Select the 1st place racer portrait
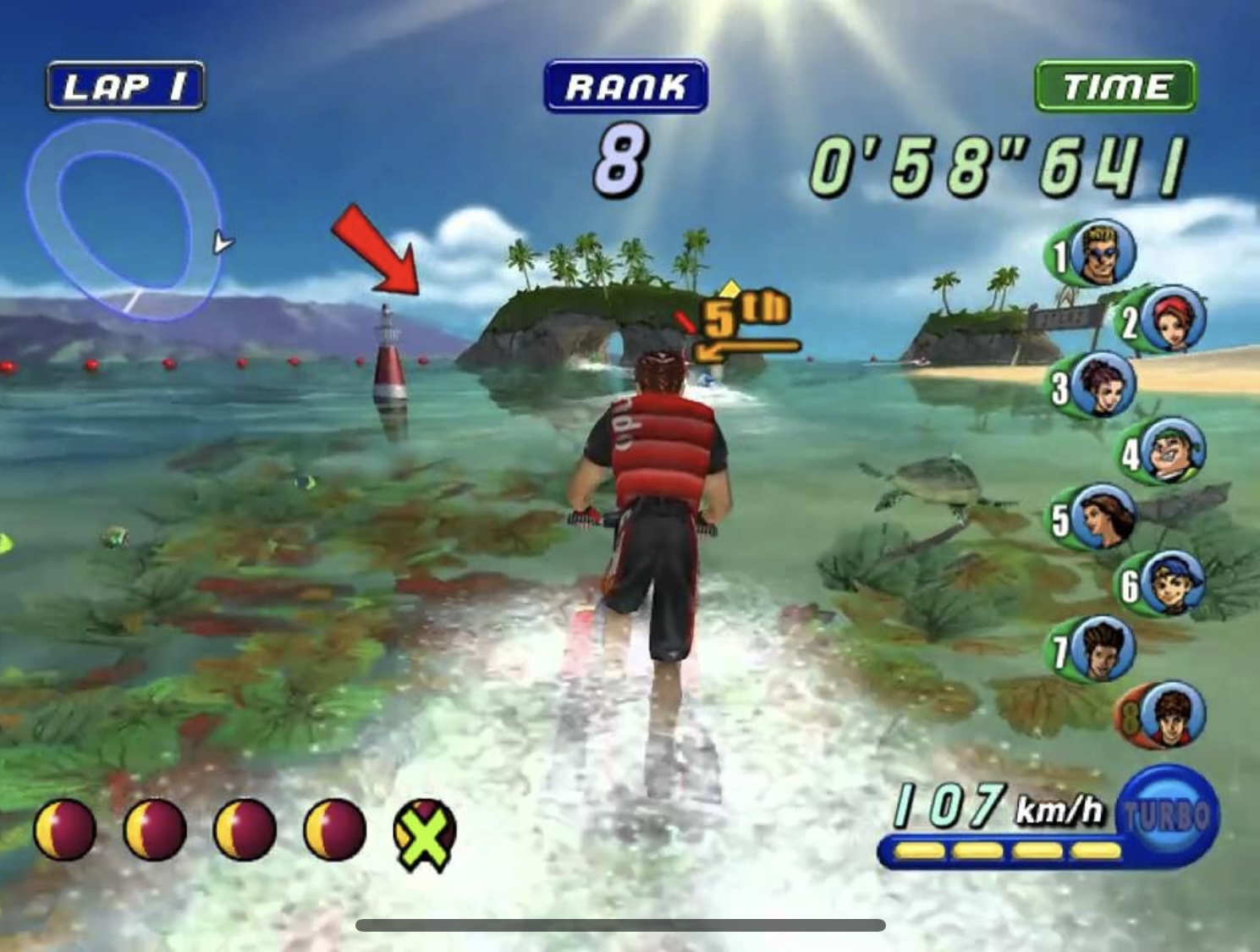This screenshot has height=952, width=1260. (1103, 252)
